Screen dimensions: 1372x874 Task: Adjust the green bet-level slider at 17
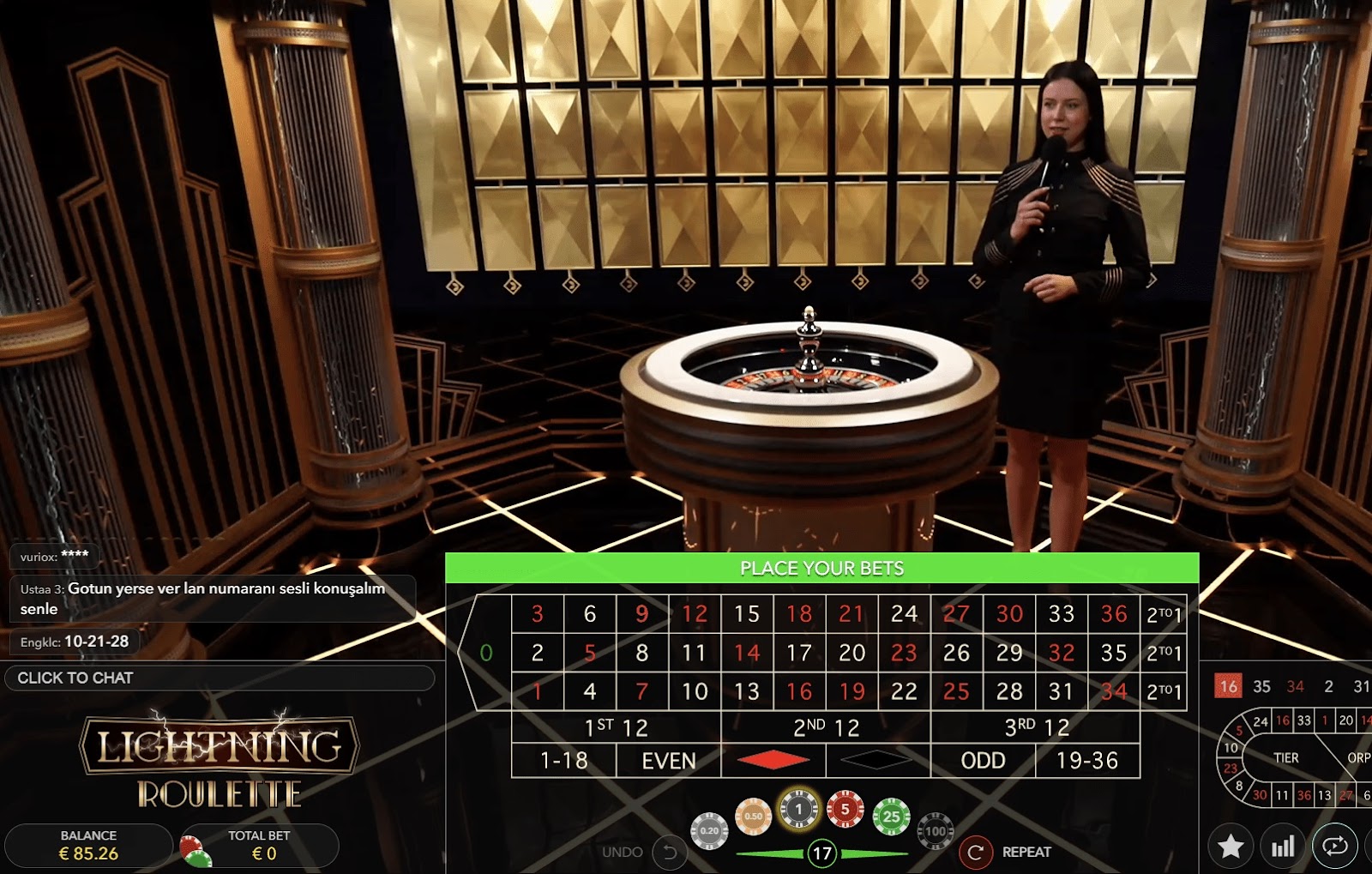tap(823, 853)
